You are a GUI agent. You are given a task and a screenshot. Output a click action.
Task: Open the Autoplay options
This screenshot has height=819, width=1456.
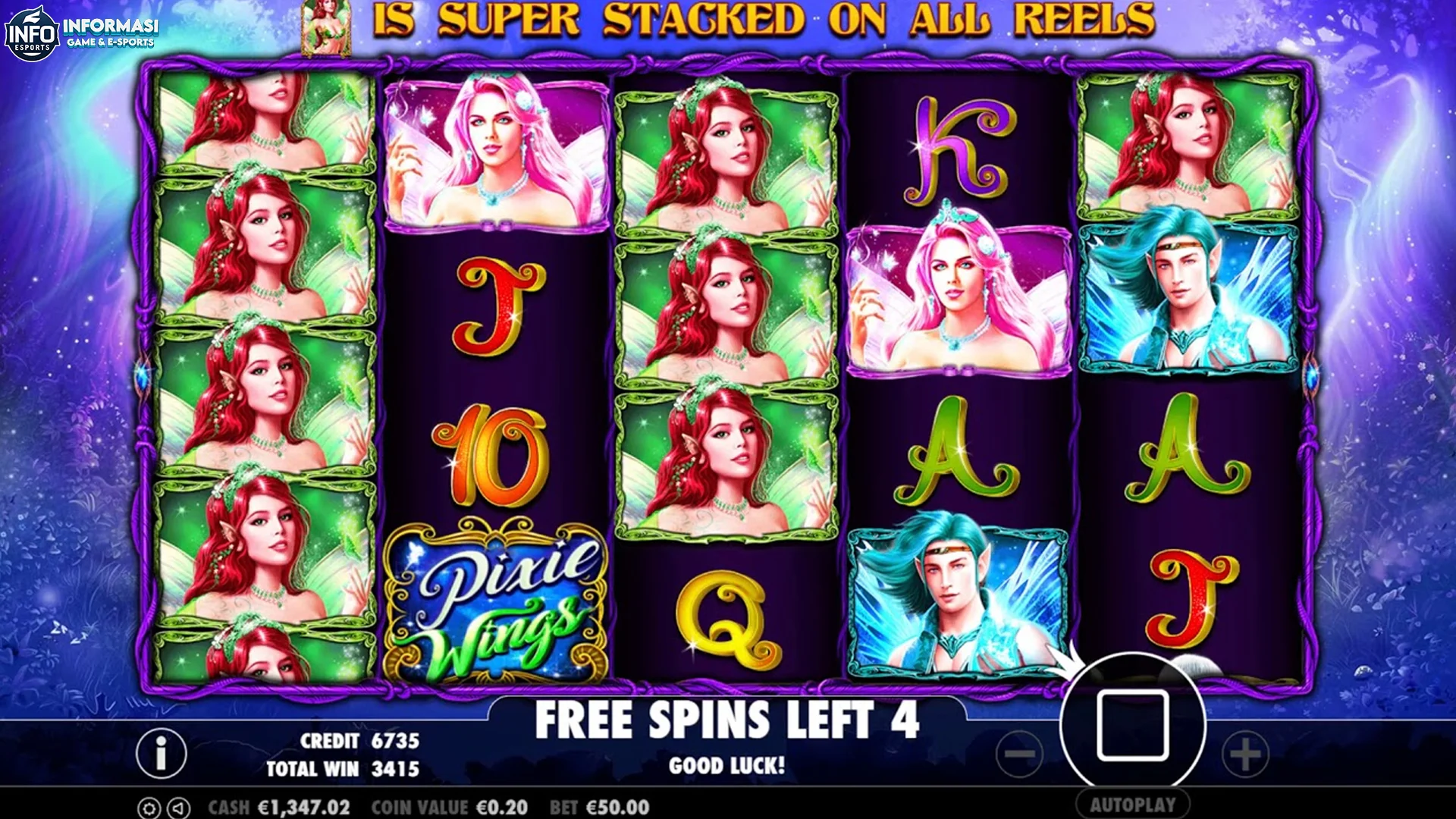[x=1132, y=805]
